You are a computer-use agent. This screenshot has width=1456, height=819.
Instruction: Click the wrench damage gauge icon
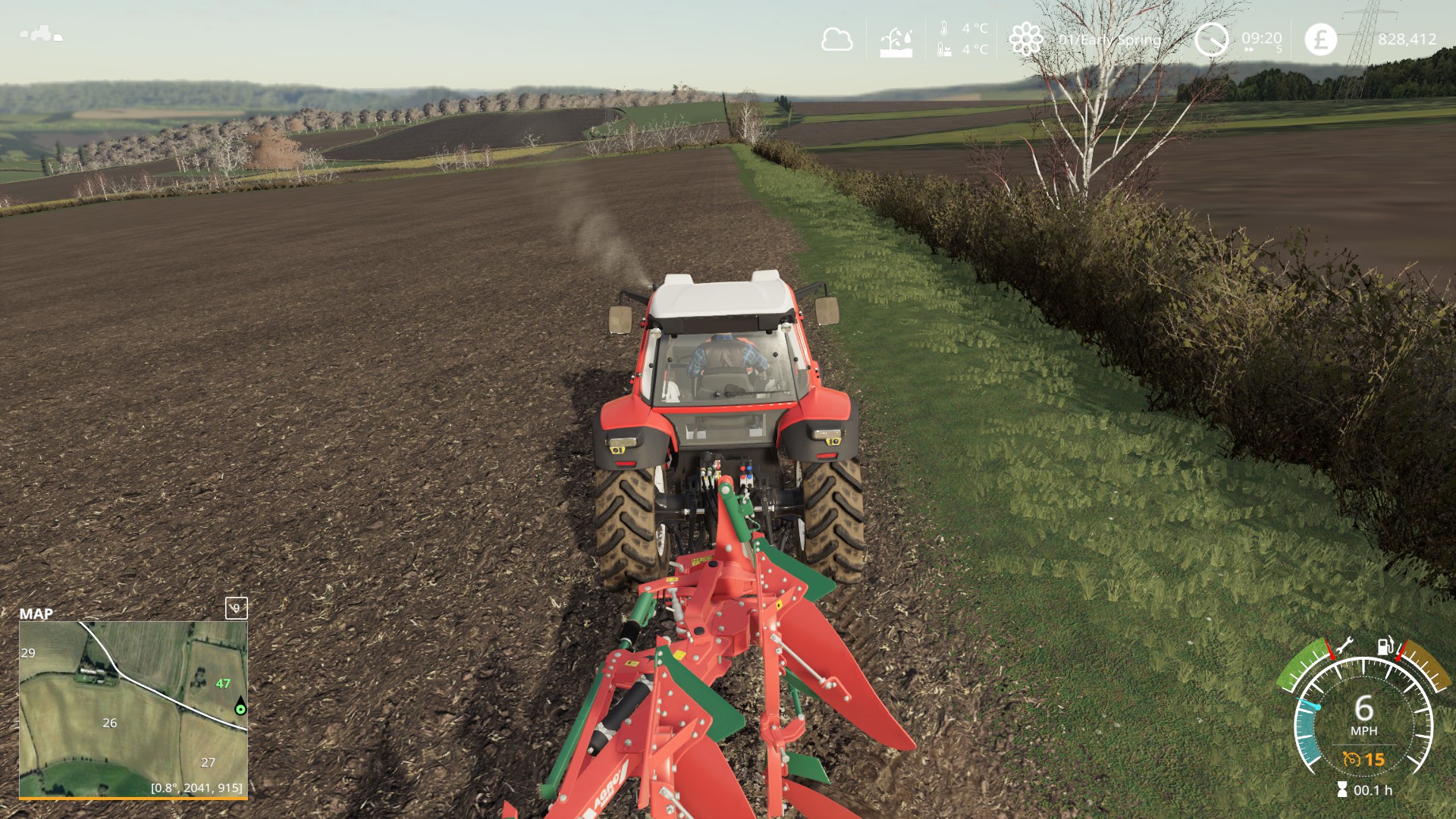(1343, 646)
